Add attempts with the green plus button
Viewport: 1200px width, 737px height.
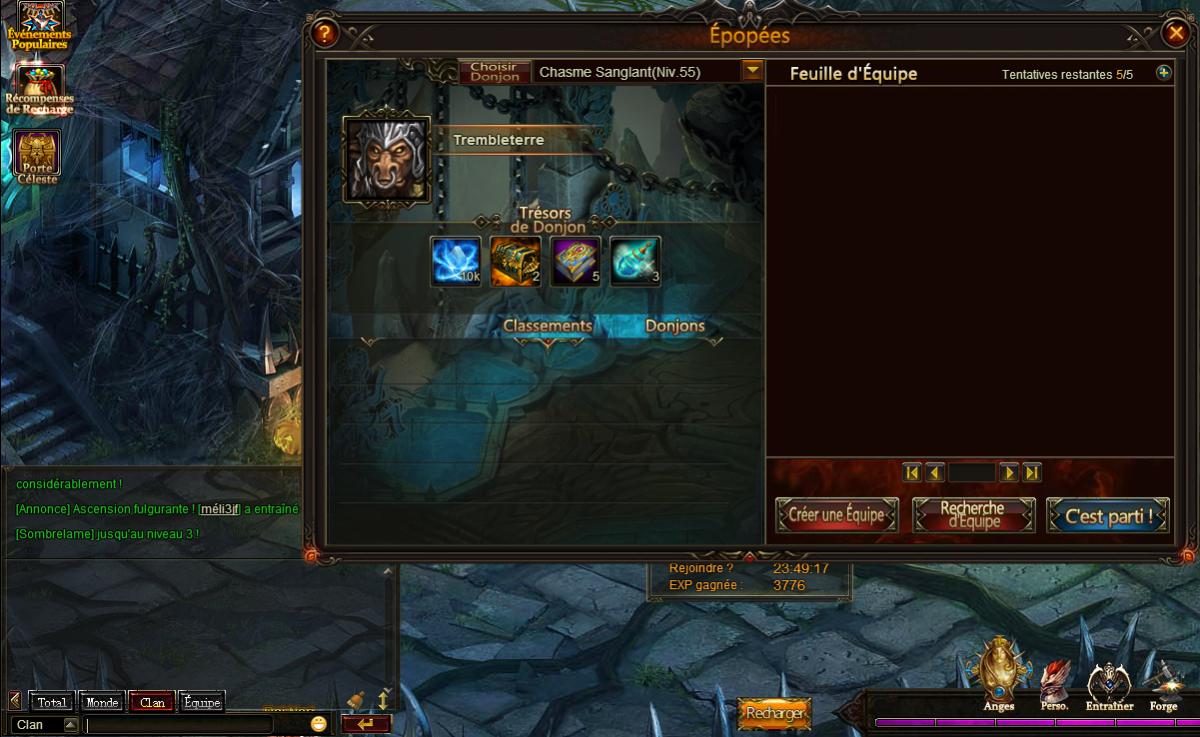(1163, 73)
